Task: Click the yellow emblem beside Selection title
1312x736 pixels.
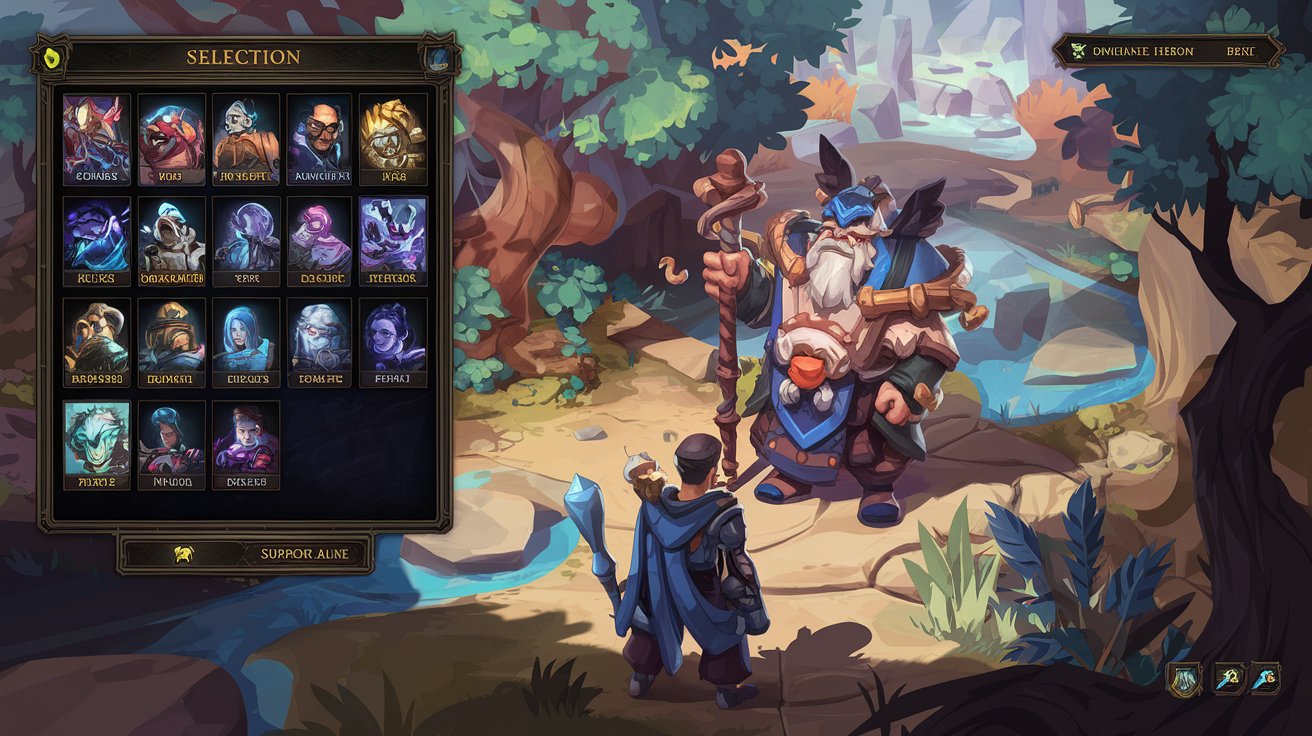Action: (48, 58)
